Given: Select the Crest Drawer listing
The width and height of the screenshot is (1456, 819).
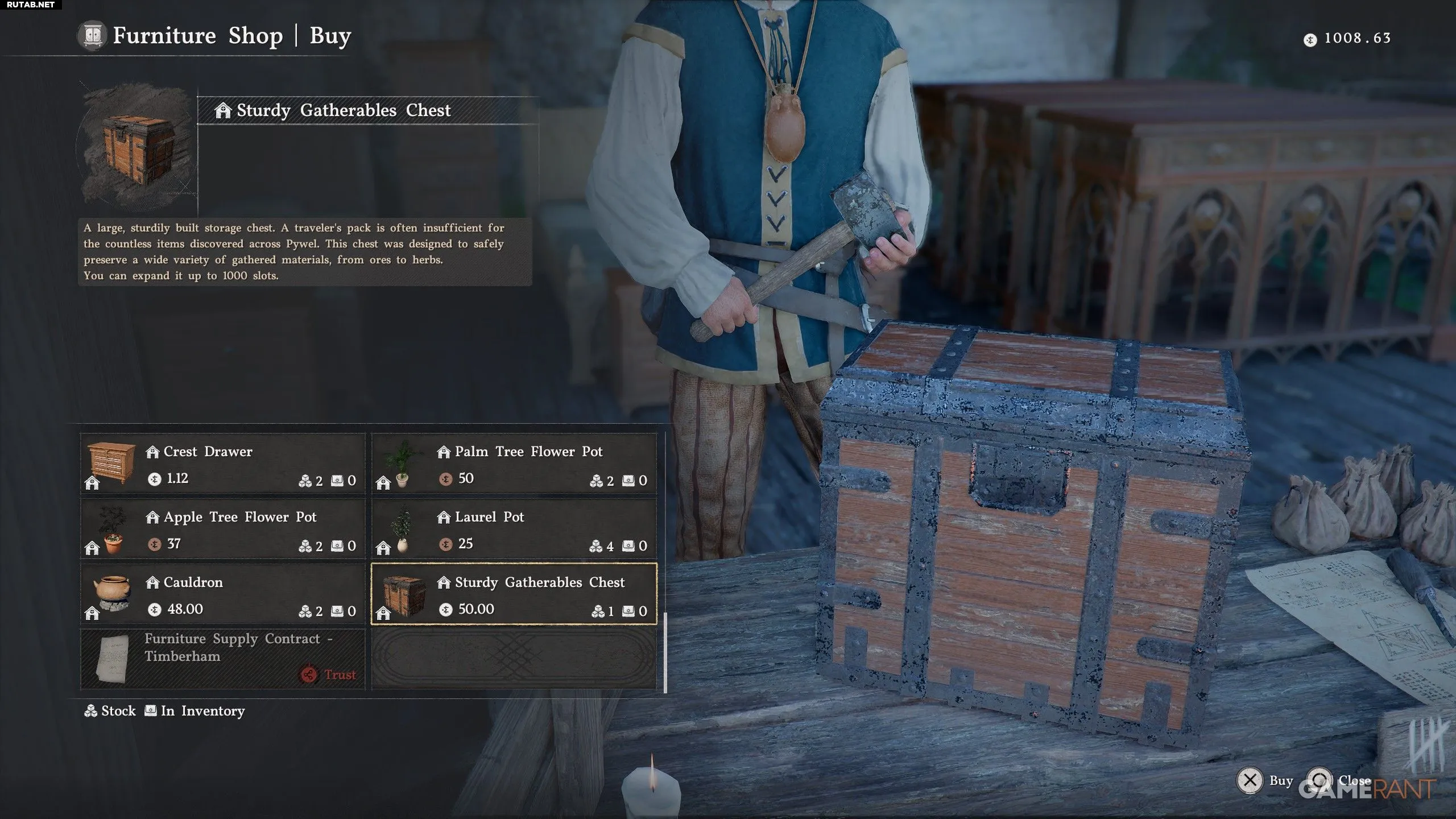Looking at the screenshot, I should [223, 464].
